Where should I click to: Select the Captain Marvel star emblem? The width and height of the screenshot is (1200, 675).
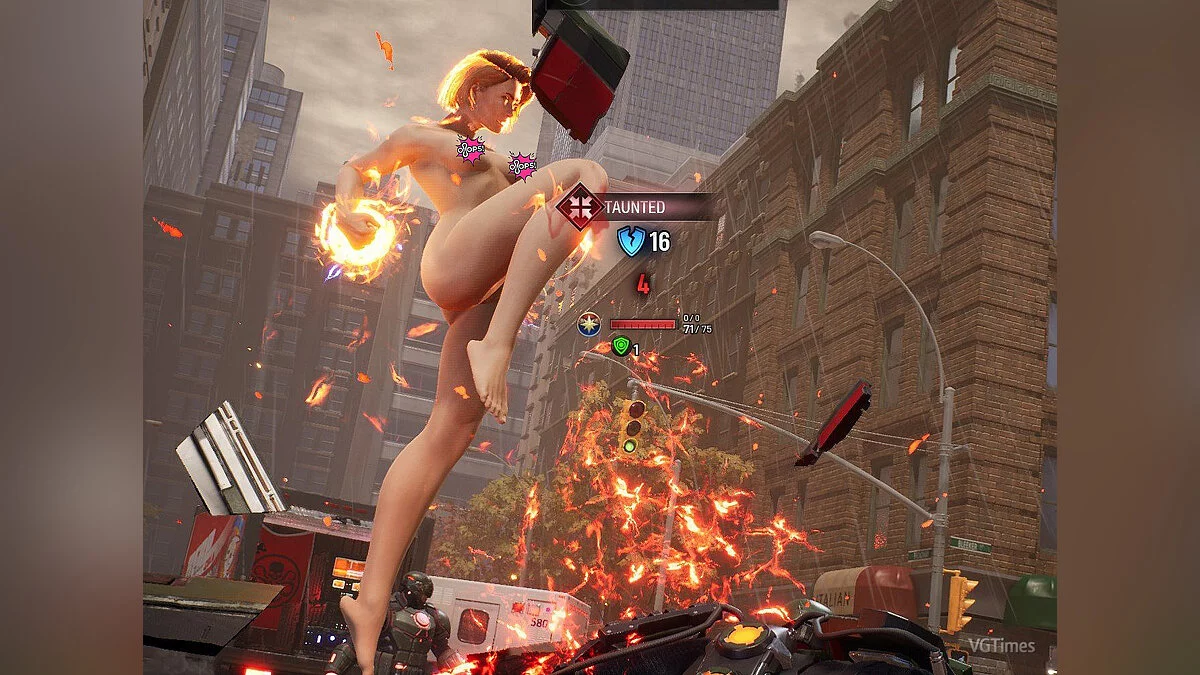click(x=590, y=324)
